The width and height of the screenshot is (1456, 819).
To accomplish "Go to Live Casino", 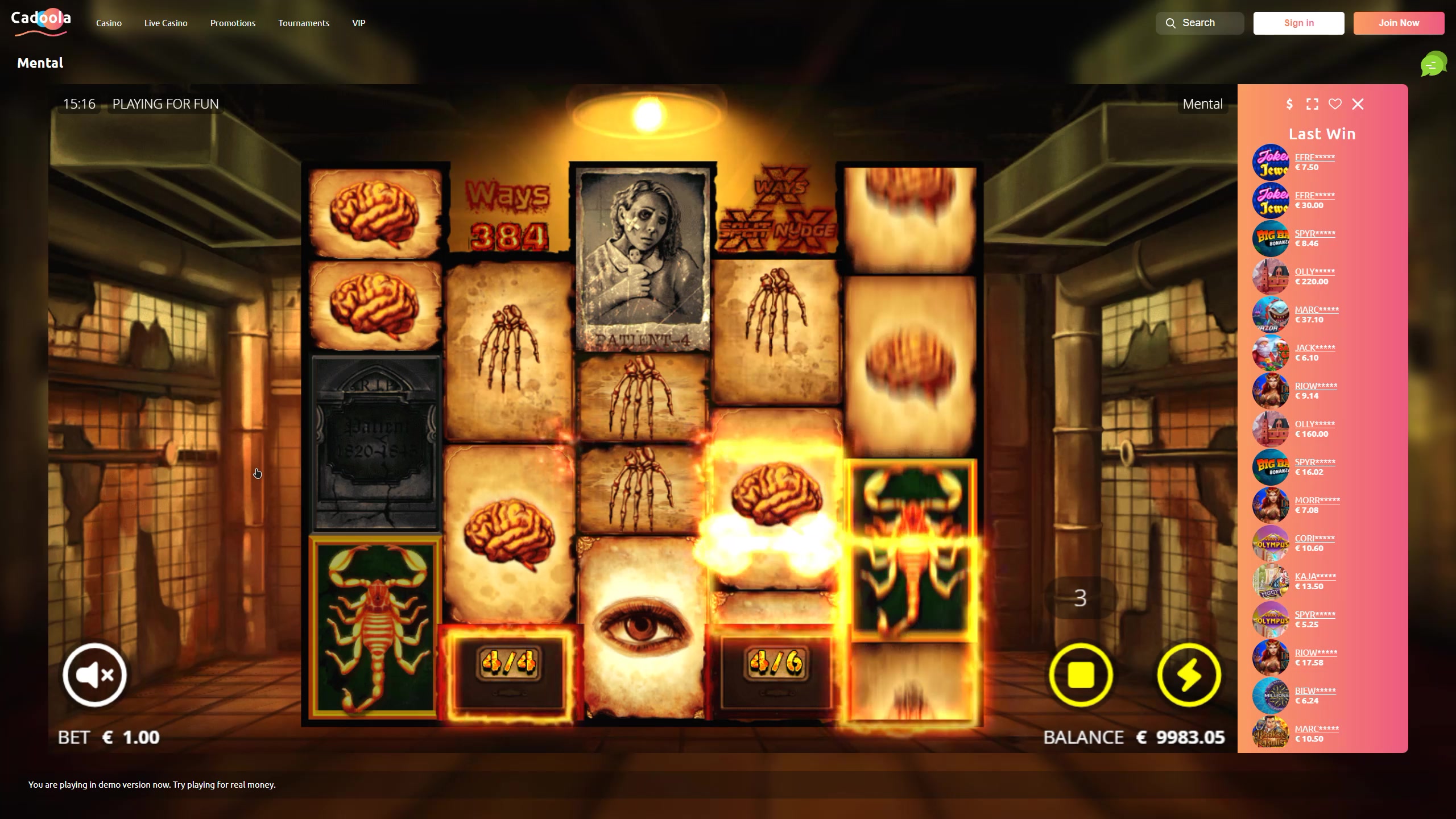I will coord(166,23).
